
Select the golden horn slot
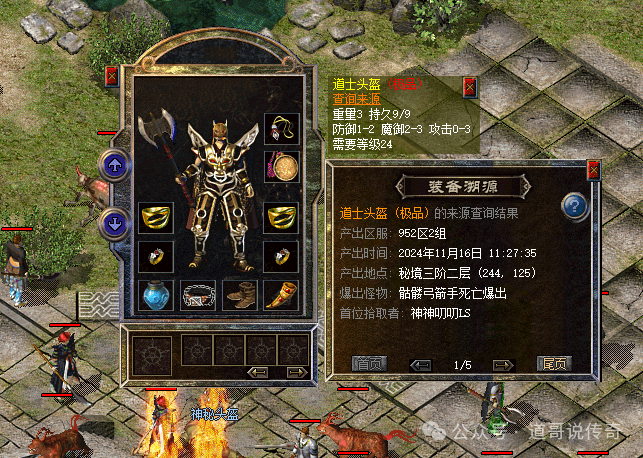[x=281, y=294]
